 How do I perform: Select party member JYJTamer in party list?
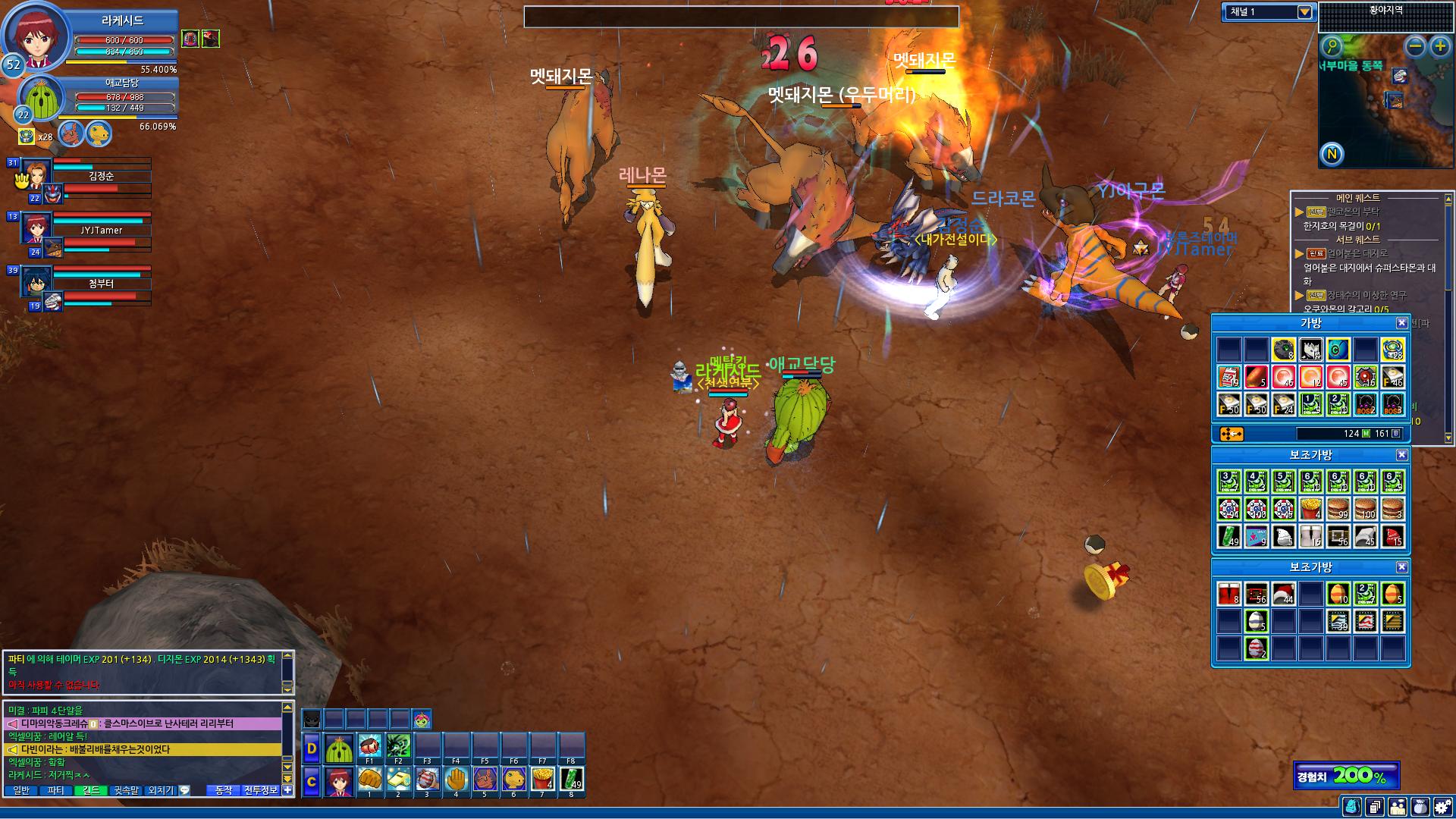pos(101,230)
